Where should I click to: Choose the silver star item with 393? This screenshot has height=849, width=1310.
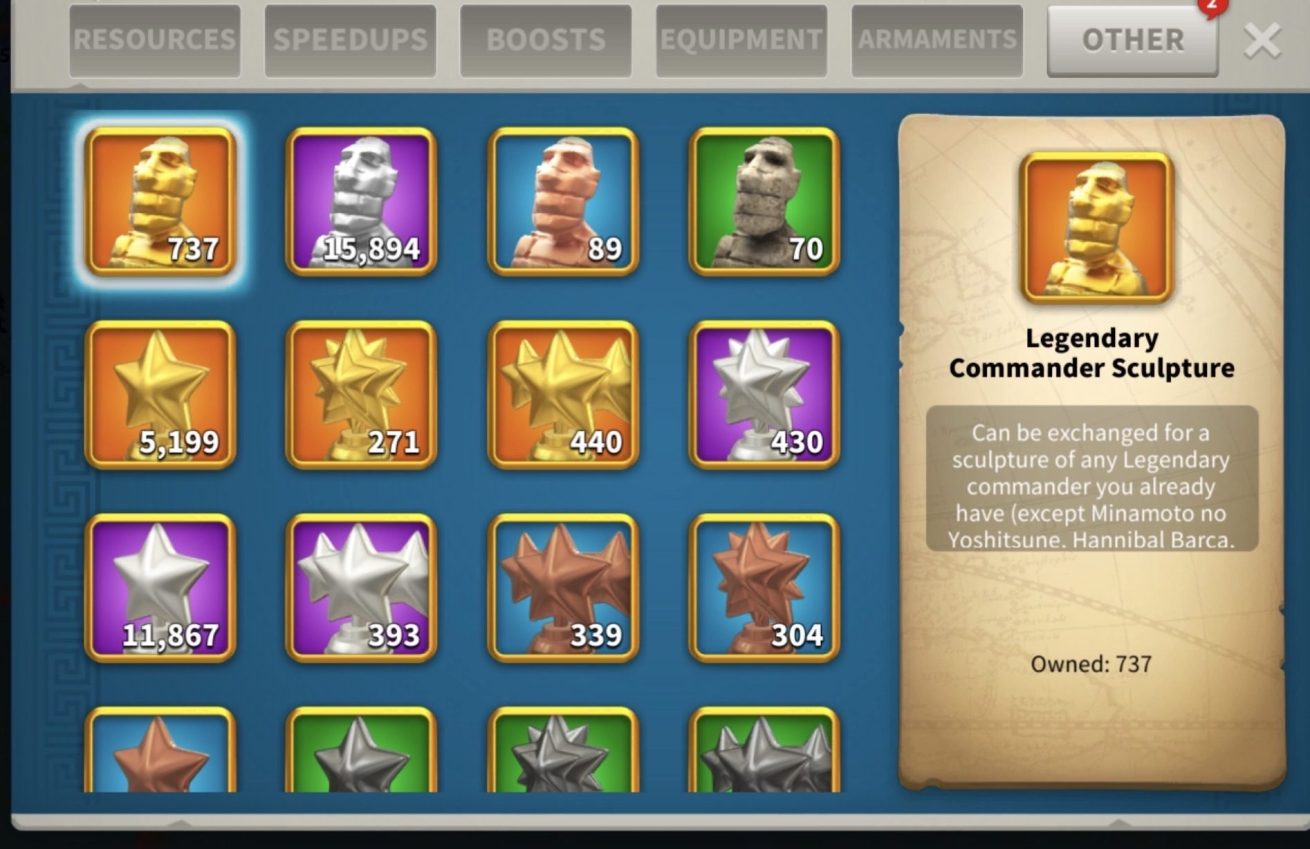pos(362,587)
